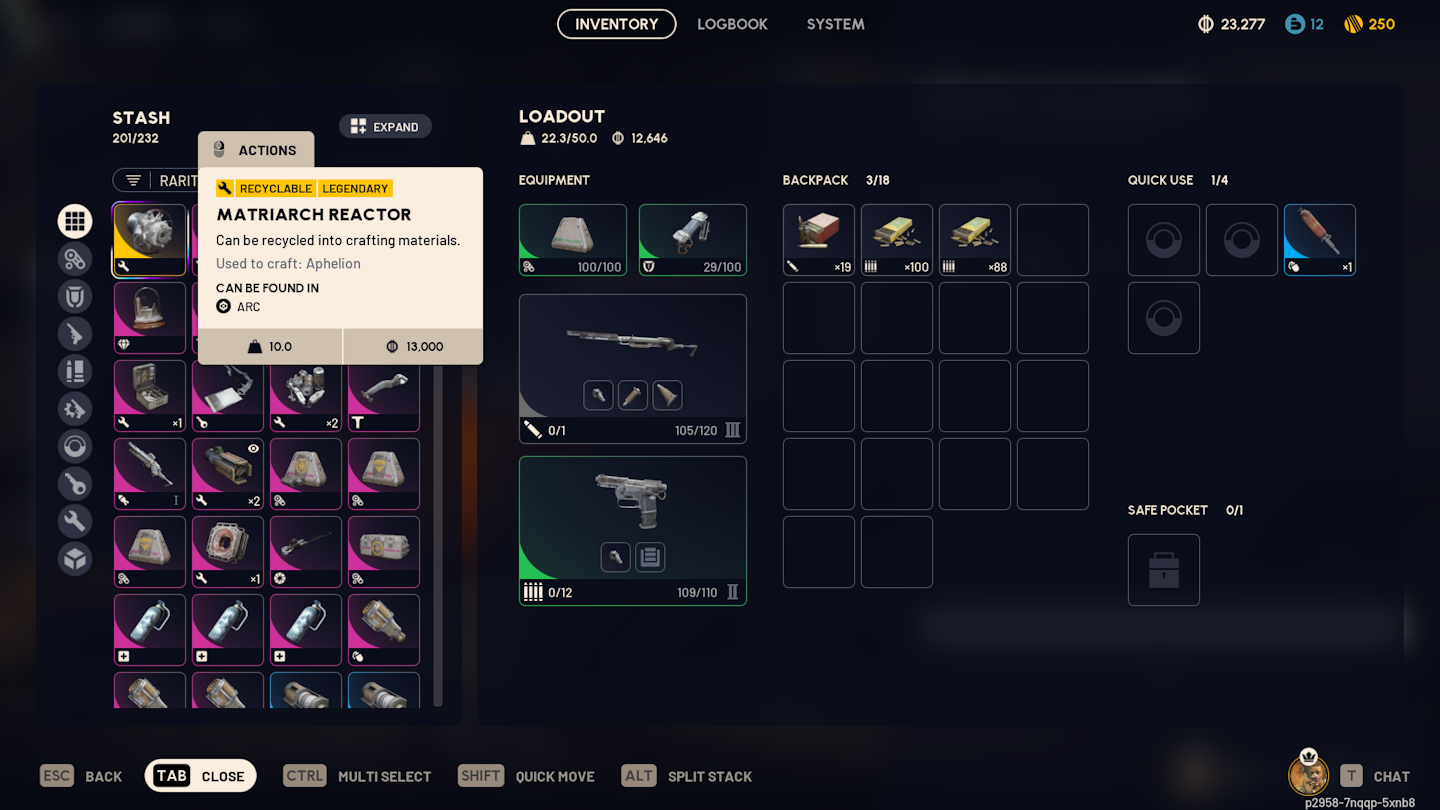Click the empty safe pocket slot
The width and height of the screenshot is (1440, 810).
coord(1163,570)
